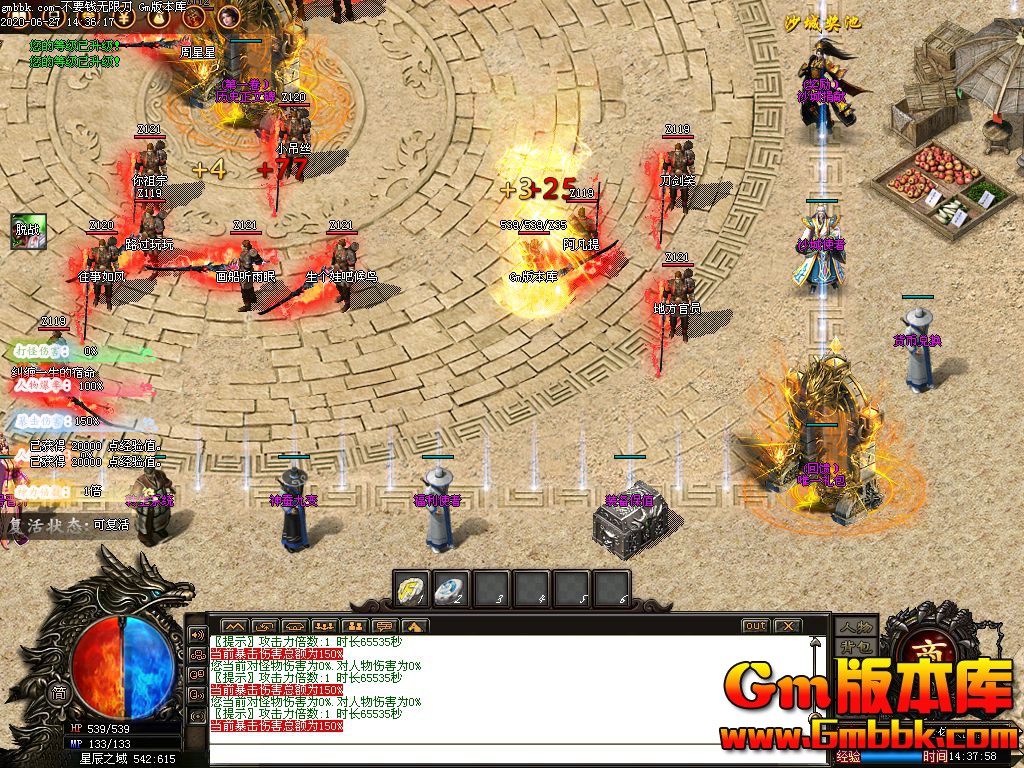Image resolution: width=1024 pixels, height=768 pixels.
Task: Click the 'out' button above chat
Action: pyautogui.click(x=755, y=626)
